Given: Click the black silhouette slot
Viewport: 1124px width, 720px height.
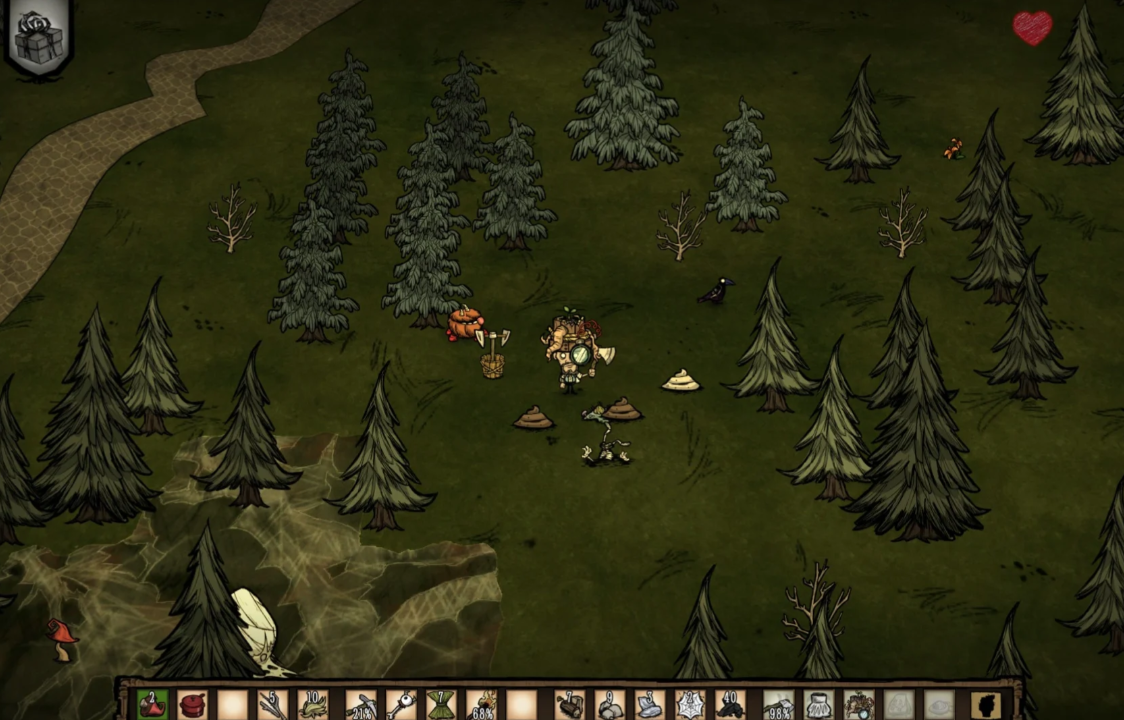Looking at the screenshot, I should pyautogui.click(x=986, y=705).
